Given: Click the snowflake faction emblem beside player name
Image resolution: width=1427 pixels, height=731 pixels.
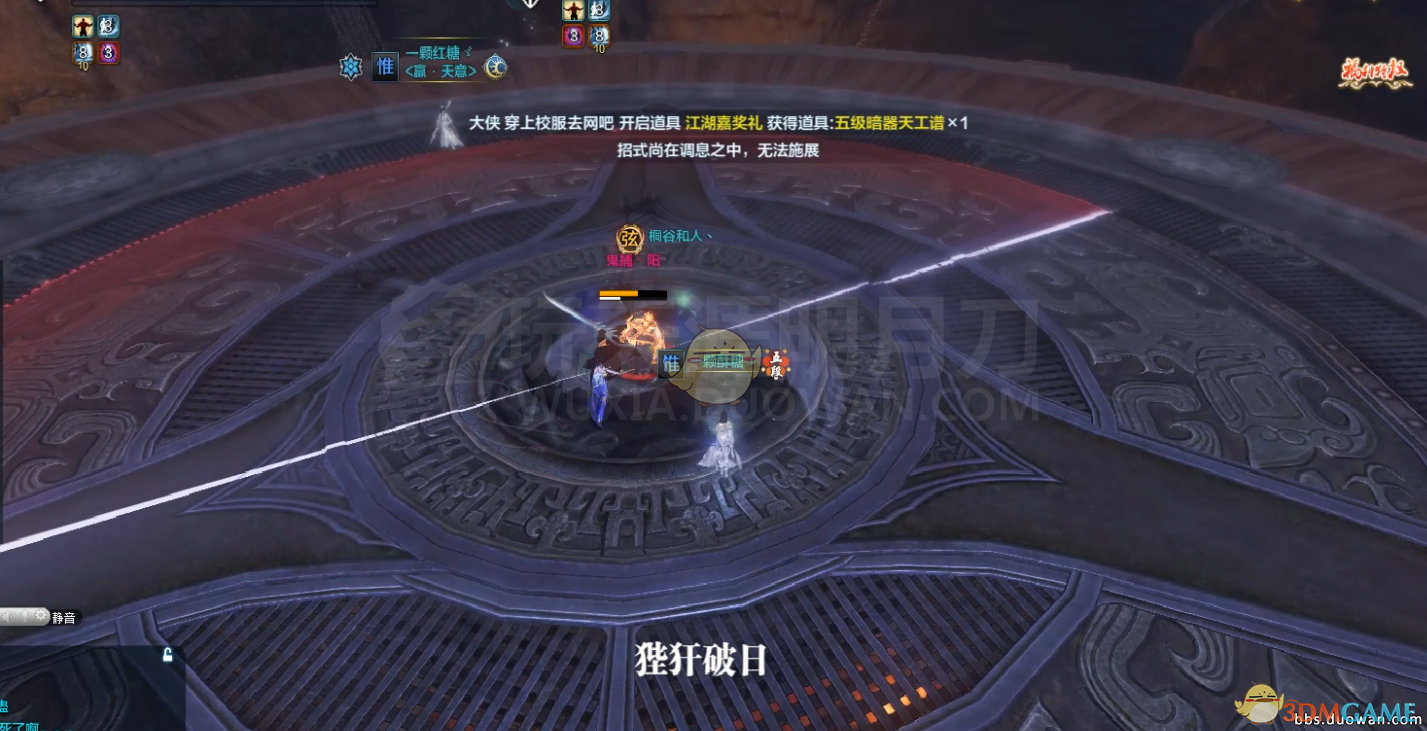Looking at the screenshot, I should pyautogui.click(x=350, y=65).
